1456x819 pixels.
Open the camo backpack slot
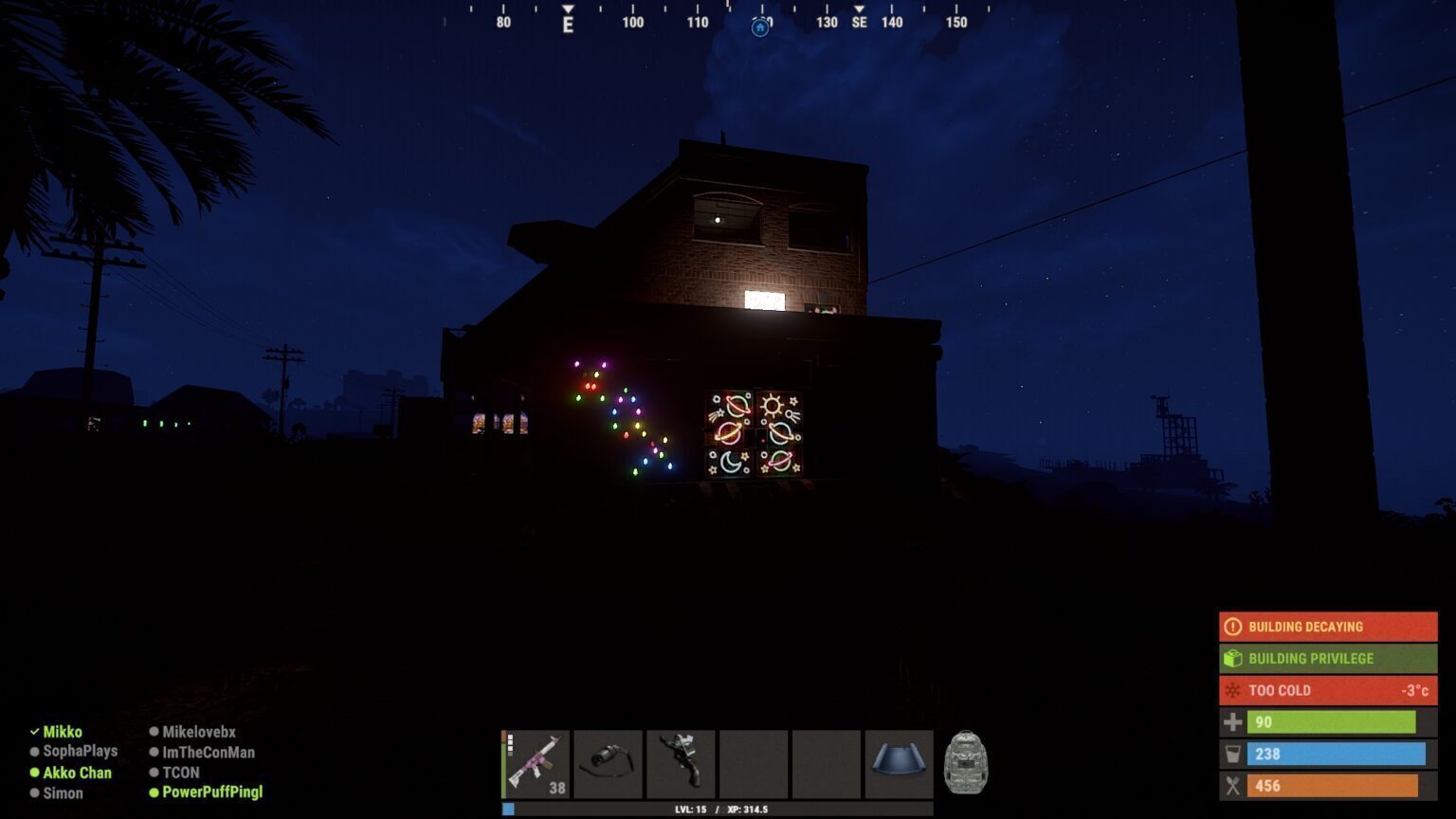click(966, 762)
